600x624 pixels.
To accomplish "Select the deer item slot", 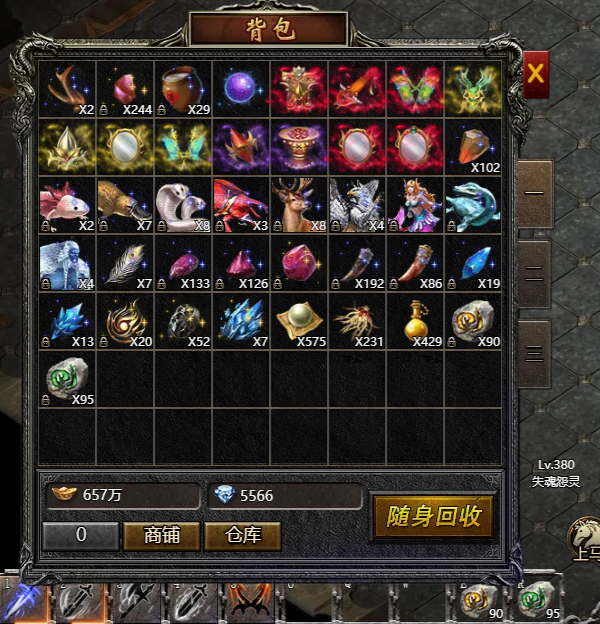I will click(299, 205).
